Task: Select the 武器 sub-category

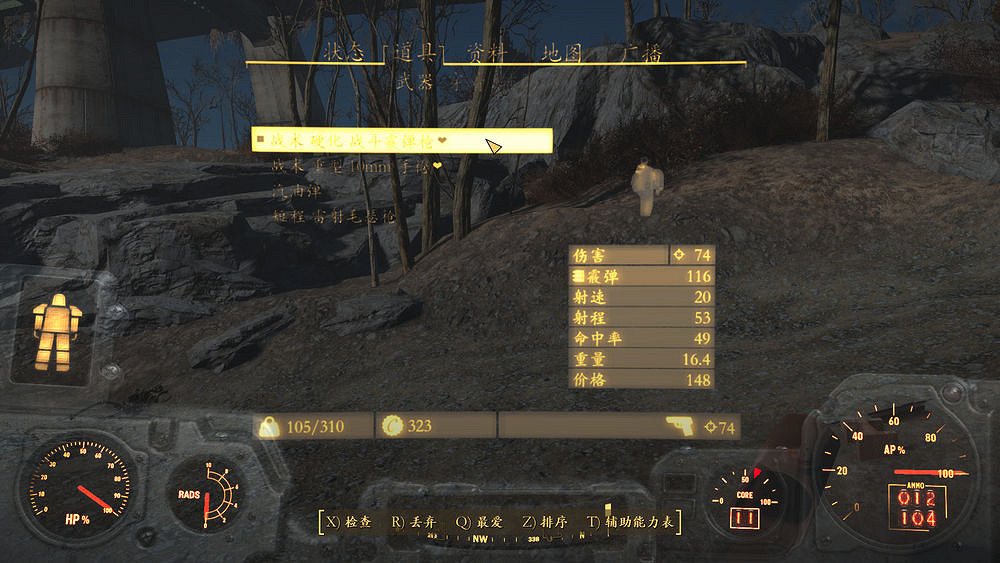Action: (x=414, y=83)
